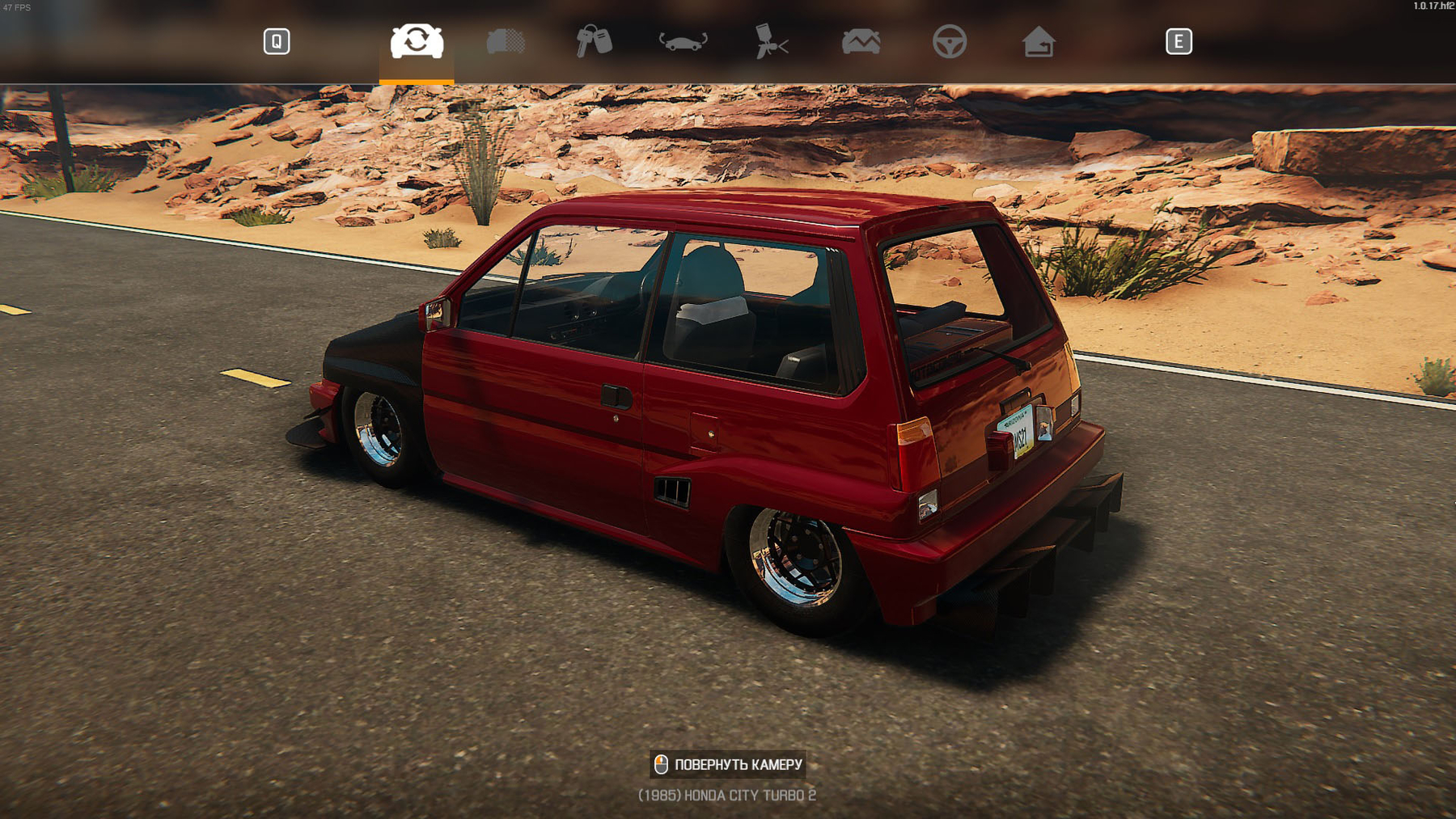This screenshot has height=819, width=1456.
Task: Choose the return to garage house icon
Action: click(1039, 41)
